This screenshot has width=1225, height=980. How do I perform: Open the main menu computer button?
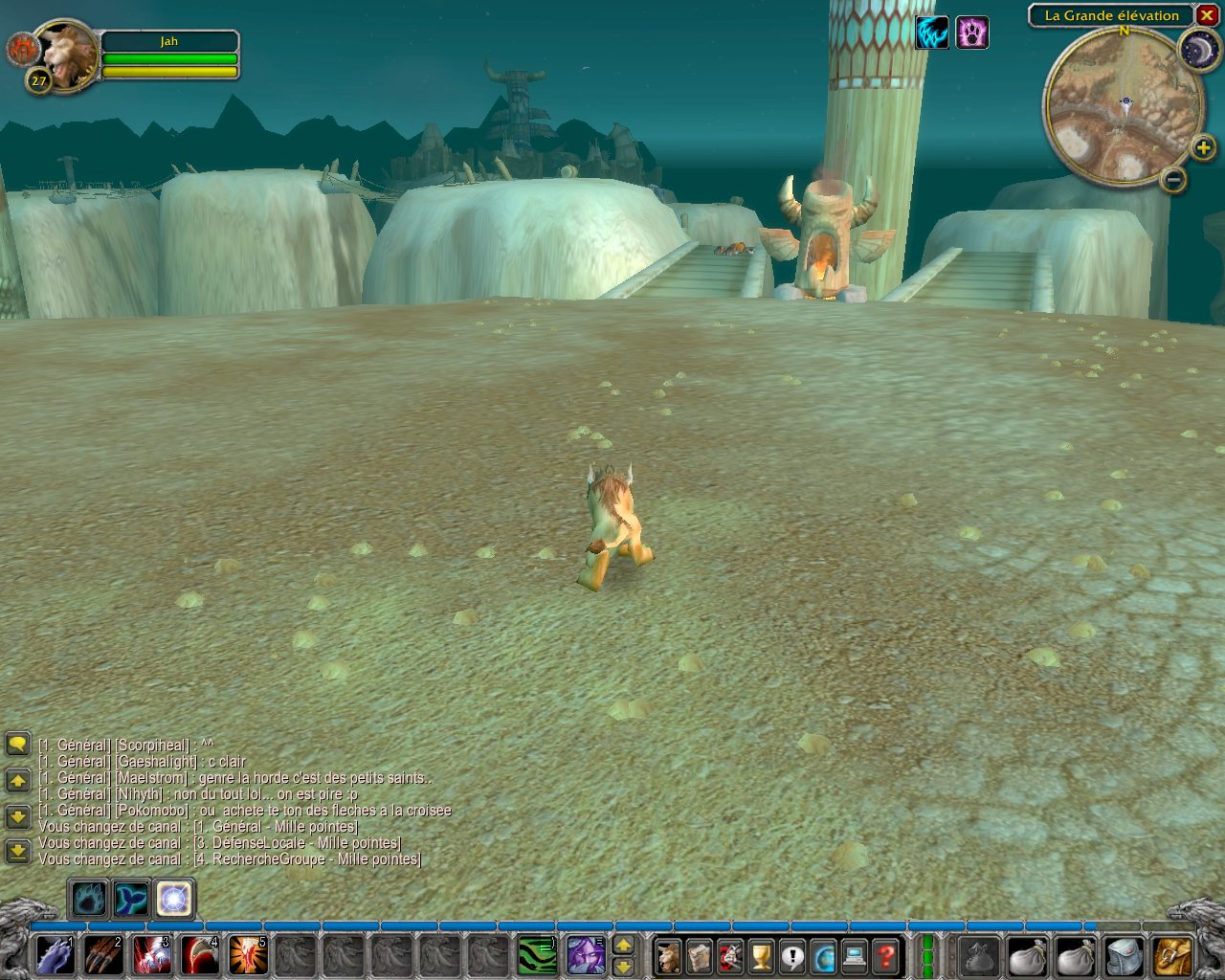855,956
